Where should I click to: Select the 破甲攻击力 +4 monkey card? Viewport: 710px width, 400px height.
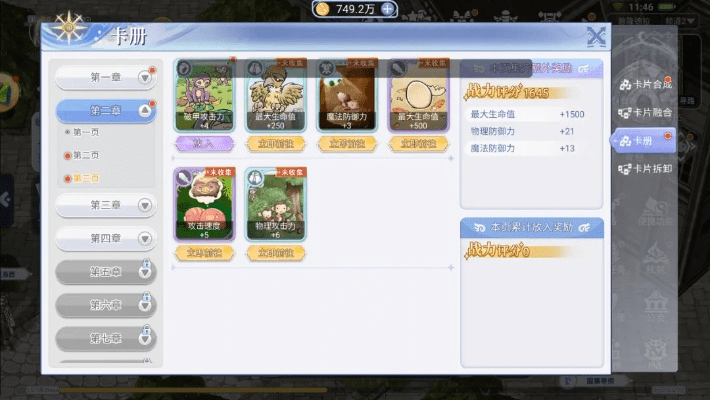coord(204,94)
